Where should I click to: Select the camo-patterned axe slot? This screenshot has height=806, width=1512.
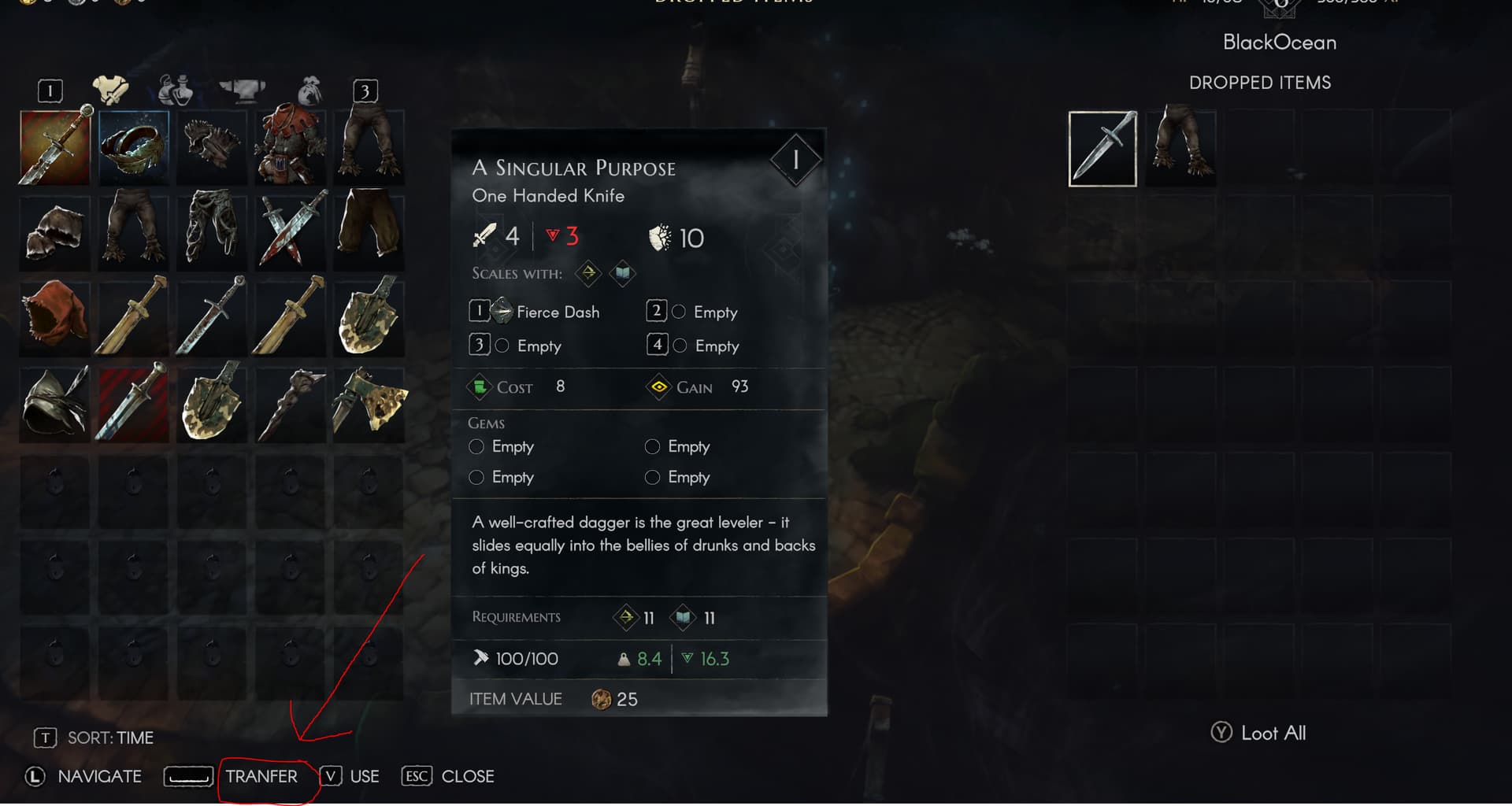point(369,401)
